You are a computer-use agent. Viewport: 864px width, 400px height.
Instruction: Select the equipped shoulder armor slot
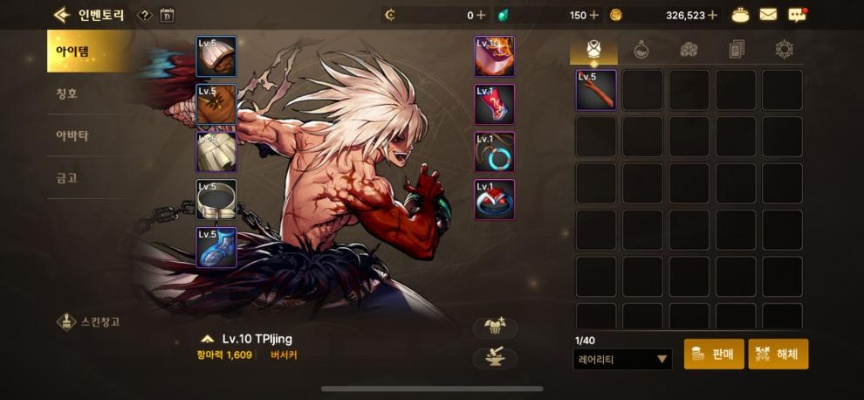(x=216, y=57)
